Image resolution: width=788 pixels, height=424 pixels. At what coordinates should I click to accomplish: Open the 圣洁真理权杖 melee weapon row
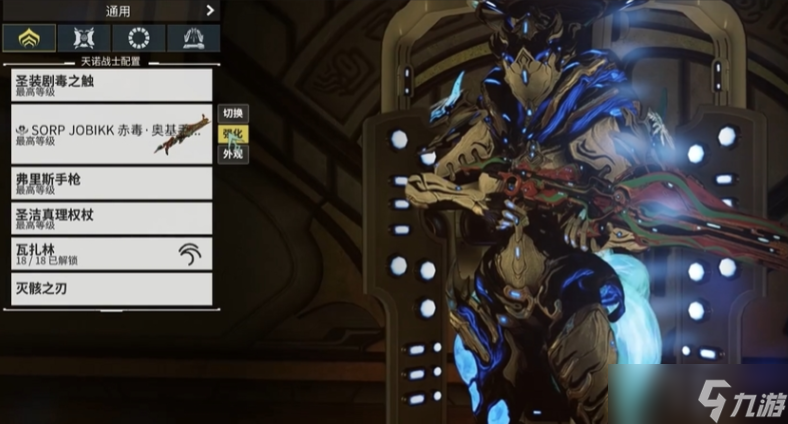tap(111, 218)
